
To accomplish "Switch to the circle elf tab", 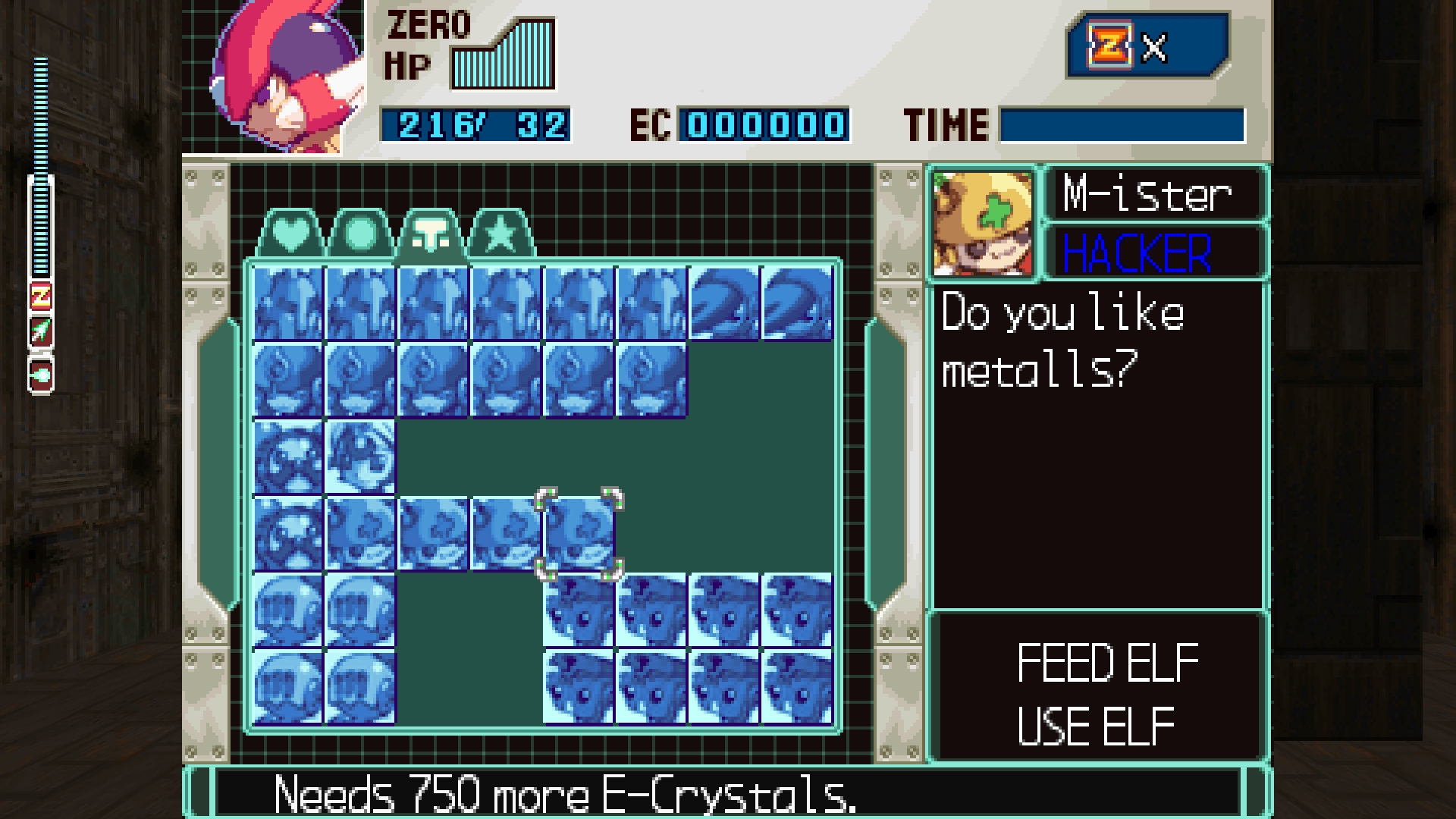I will pos(361,234).
